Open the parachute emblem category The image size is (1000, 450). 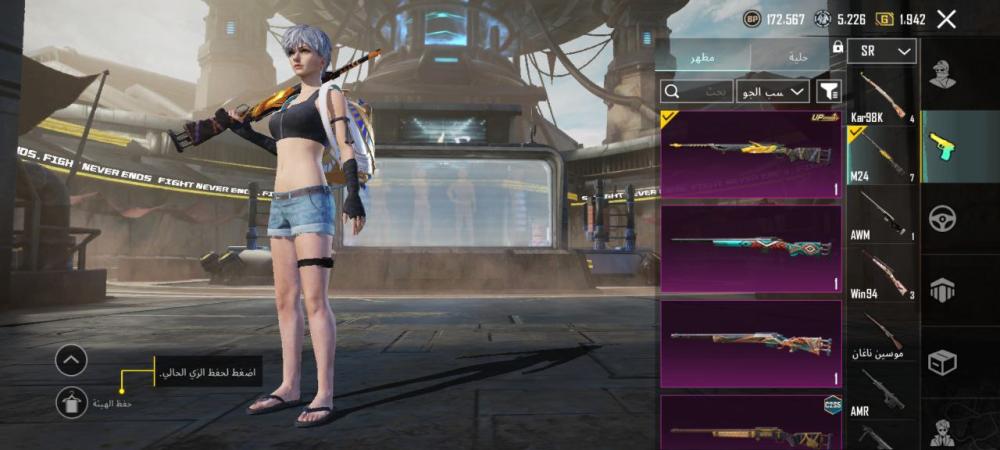click(942, 290)
